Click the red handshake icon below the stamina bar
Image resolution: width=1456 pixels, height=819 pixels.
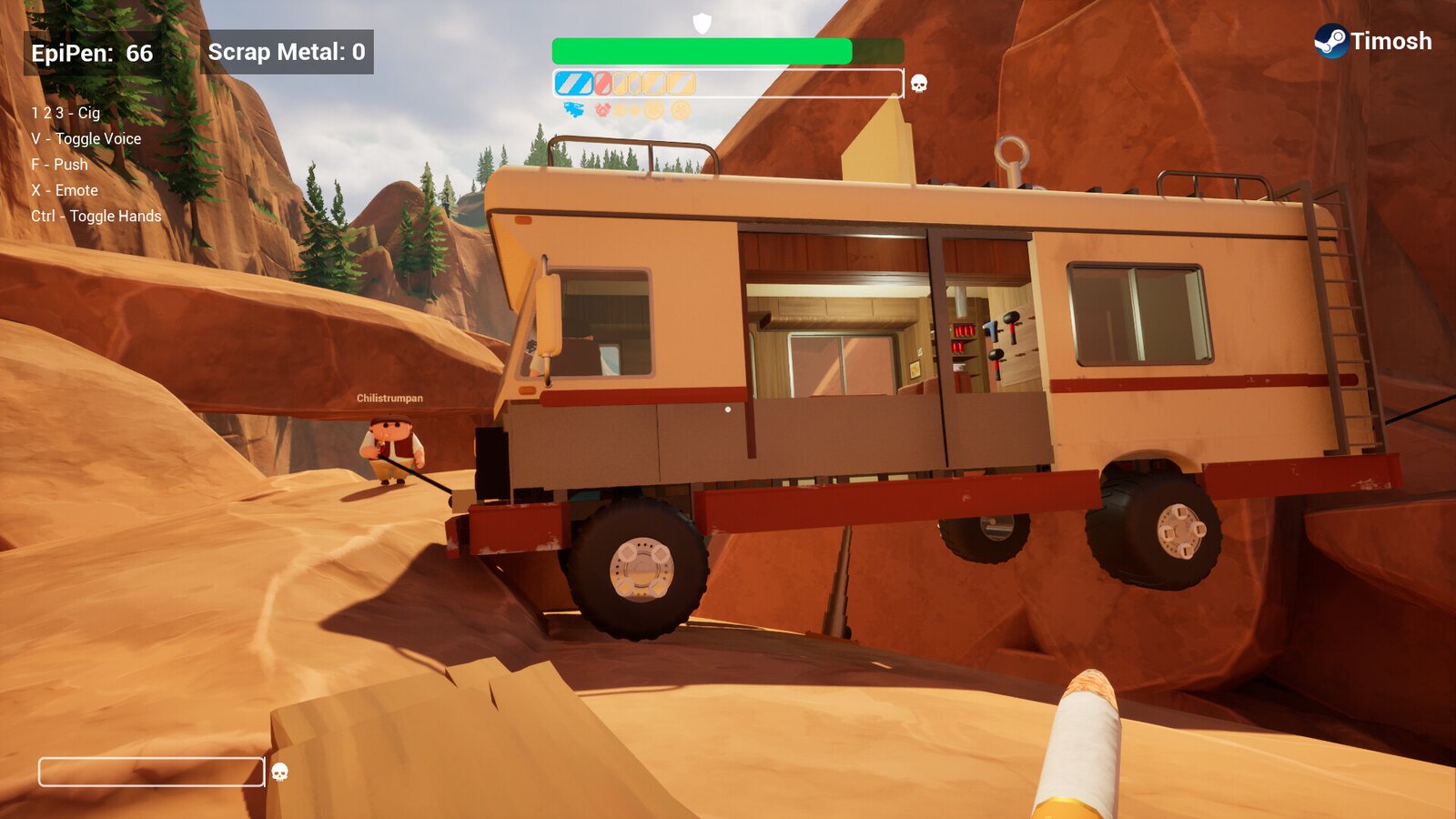(603, 108)
